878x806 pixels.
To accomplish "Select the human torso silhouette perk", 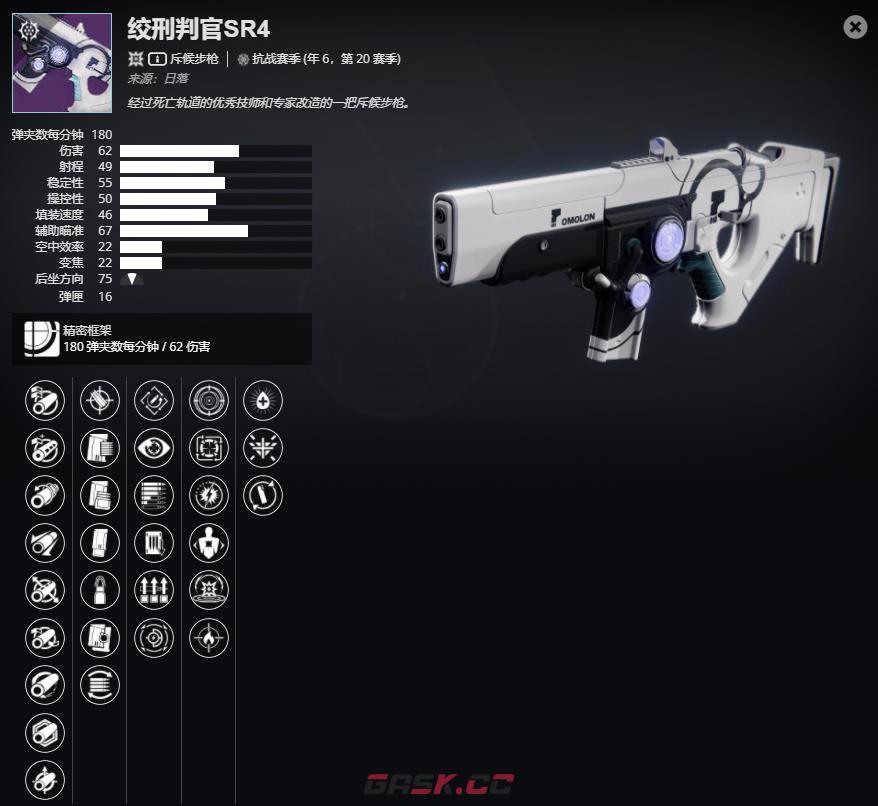I will (x=209, y=543).
